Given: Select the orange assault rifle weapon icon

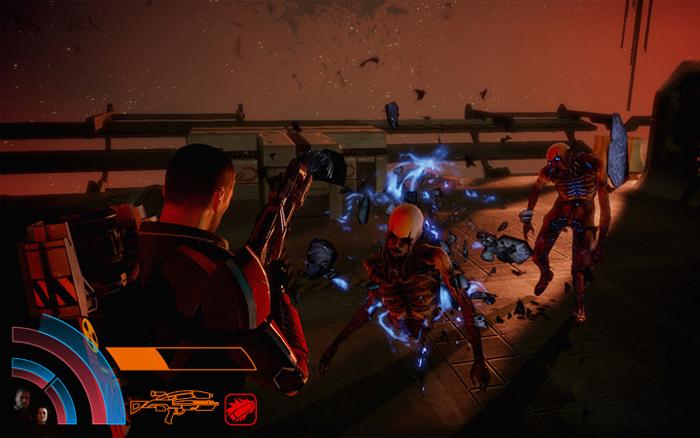Looking at the screenshot, I should pos(174,405).
